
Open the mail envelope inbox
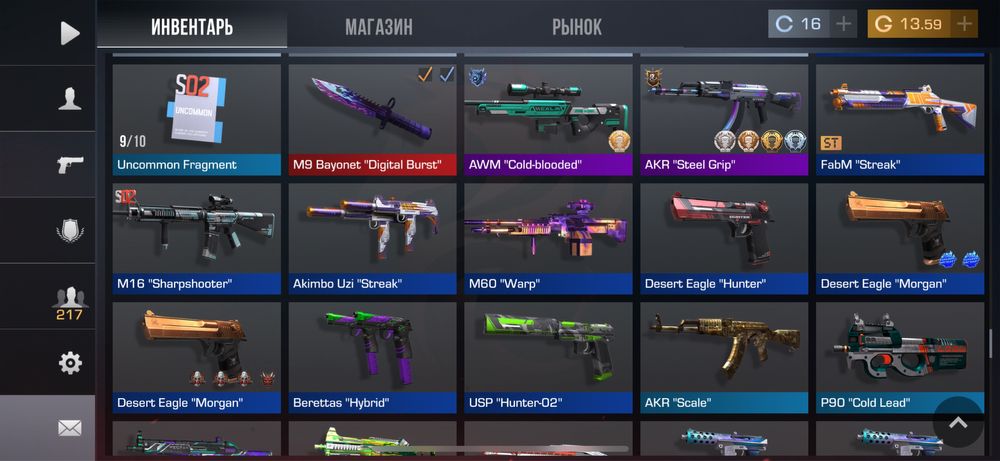tap(69, 428)
